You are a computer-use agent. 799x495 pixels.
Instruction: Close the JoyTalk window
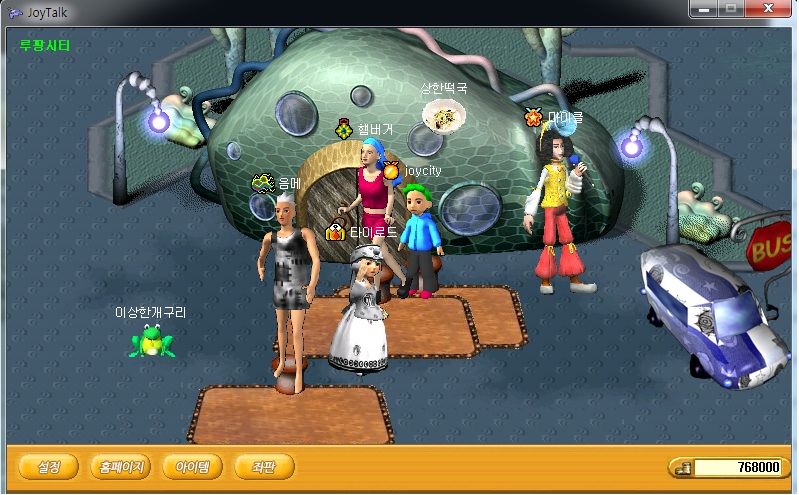click(x=769, y=9)
